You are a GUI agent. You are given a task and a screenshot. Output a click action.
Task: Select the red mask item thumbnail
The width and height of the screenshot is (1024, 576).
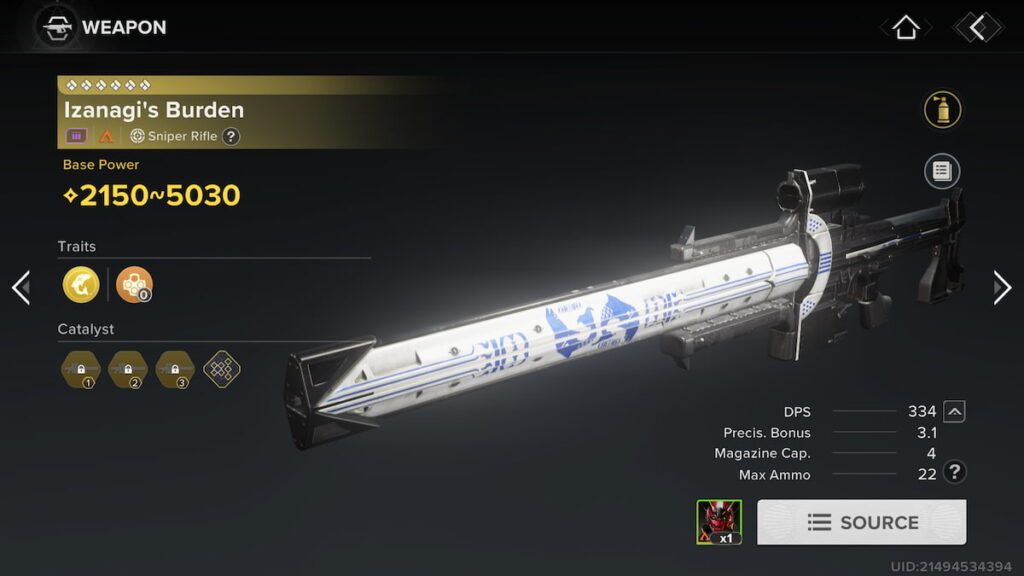point(719,522)
